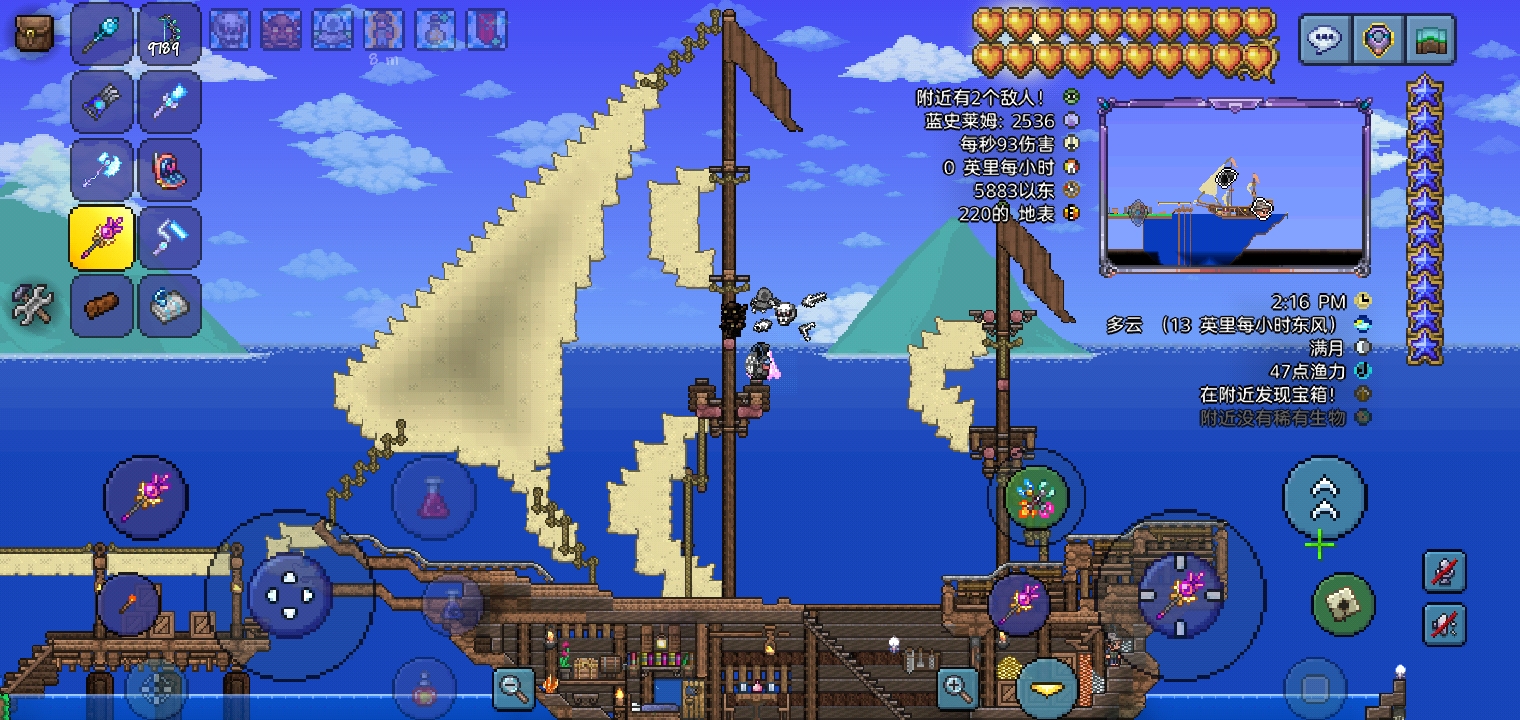Zoom in with the plus magnifier

point(957,687)
